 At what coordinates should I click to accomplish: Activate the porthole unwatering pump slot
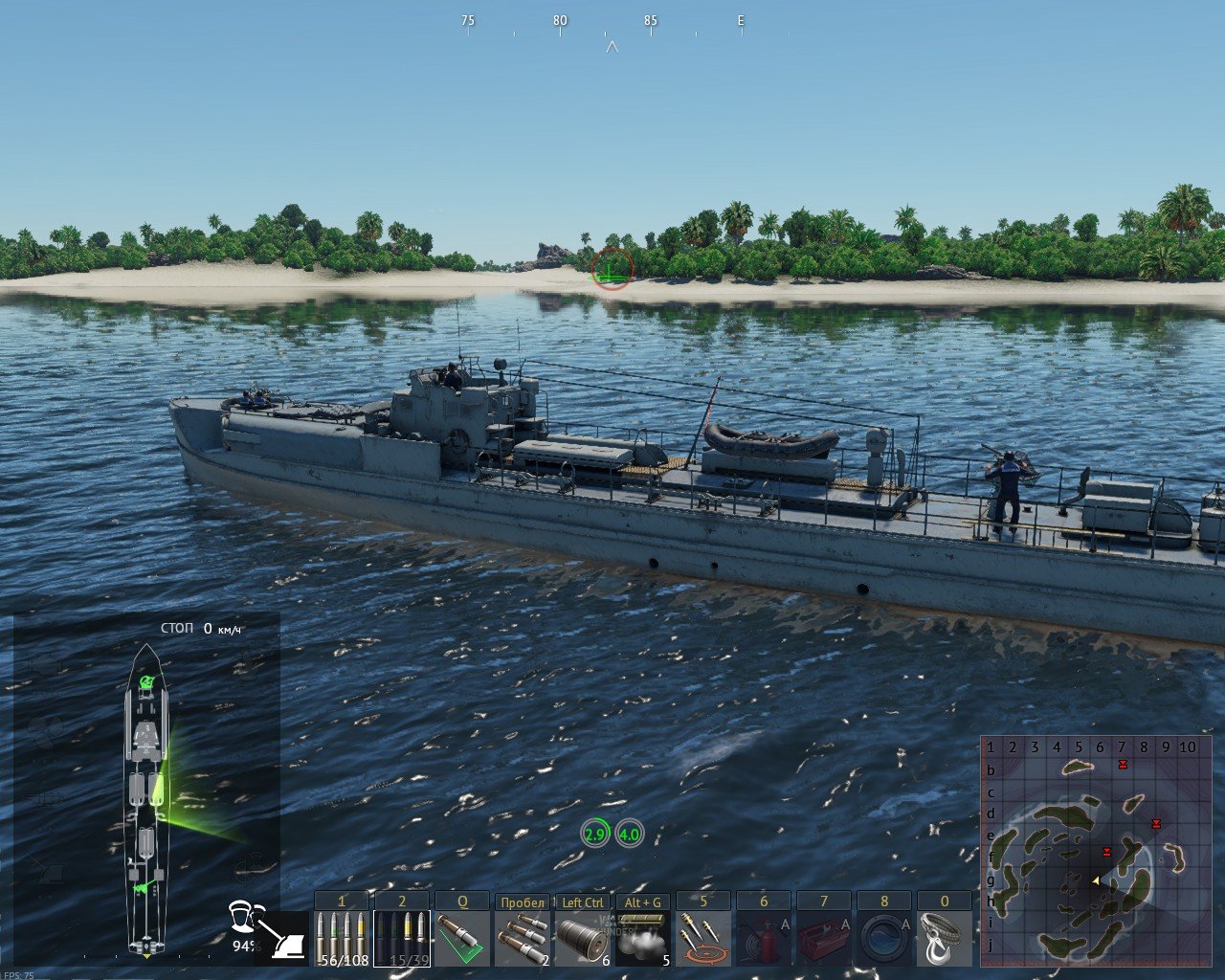pyautogui.click(x=884, y=939)
